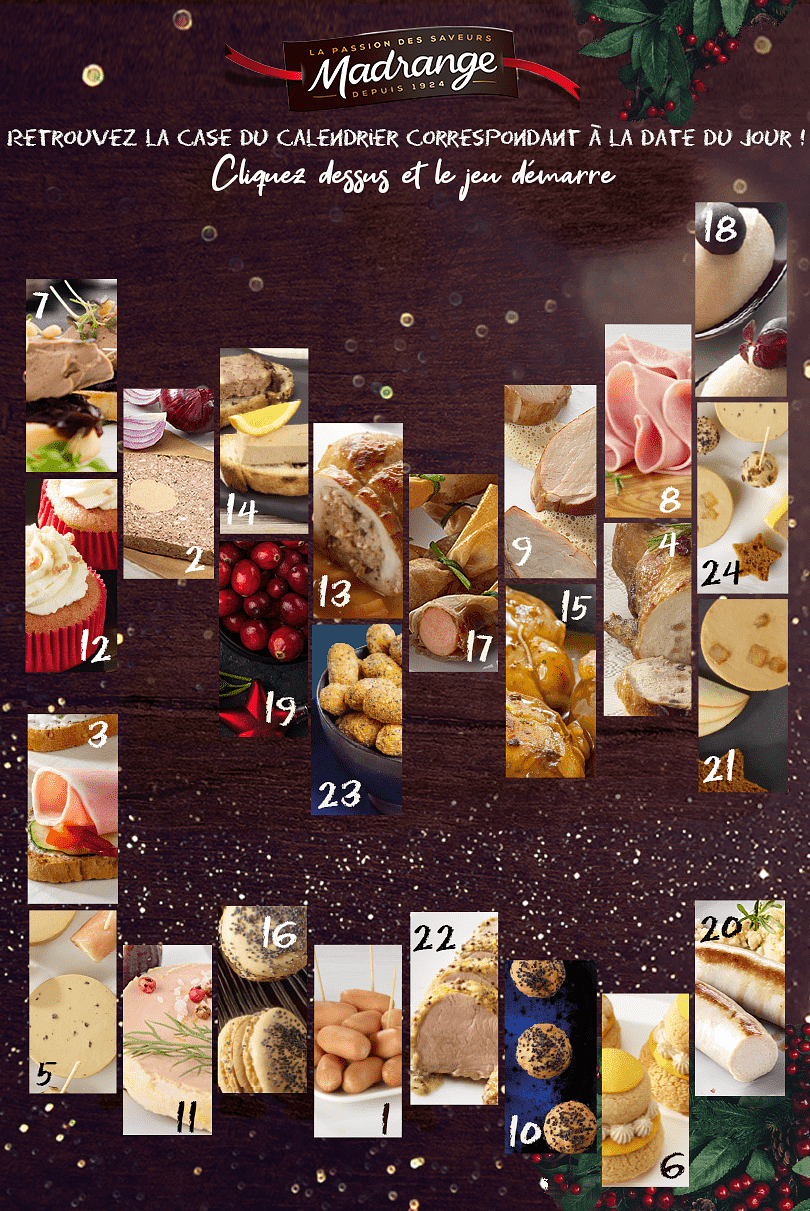
Task: Click the day 18 calendar box
Action: [x=741, y=300]
